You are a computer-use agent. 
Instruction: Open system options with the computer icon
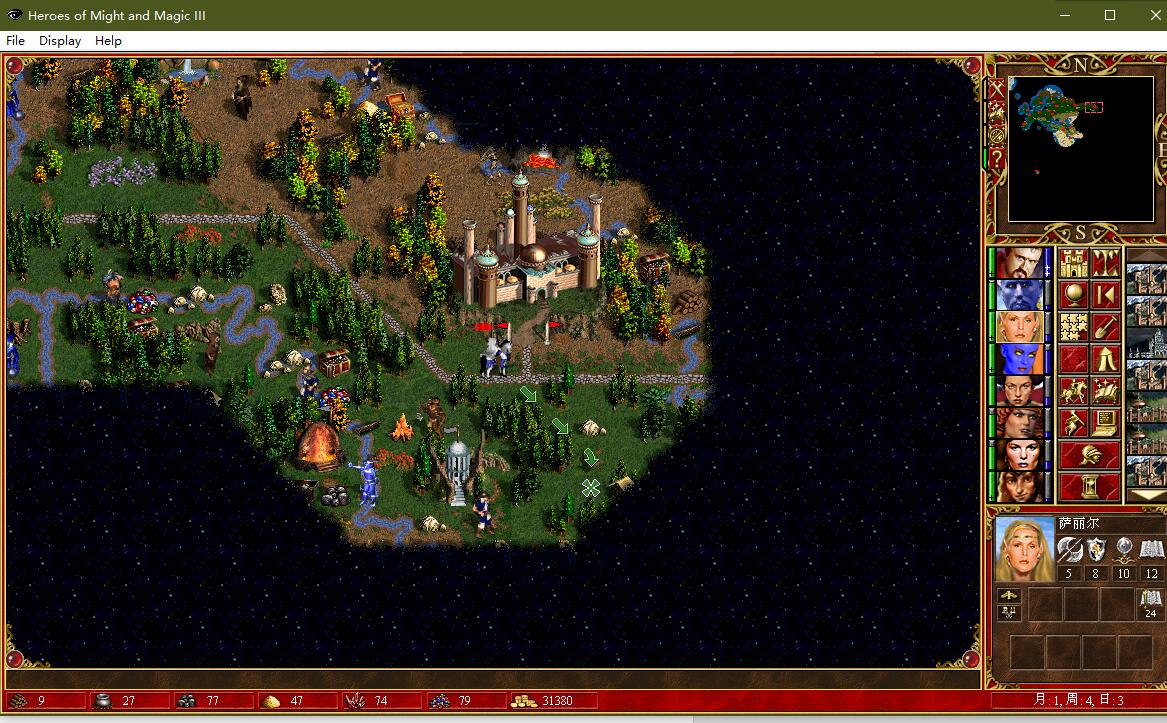1105,423
